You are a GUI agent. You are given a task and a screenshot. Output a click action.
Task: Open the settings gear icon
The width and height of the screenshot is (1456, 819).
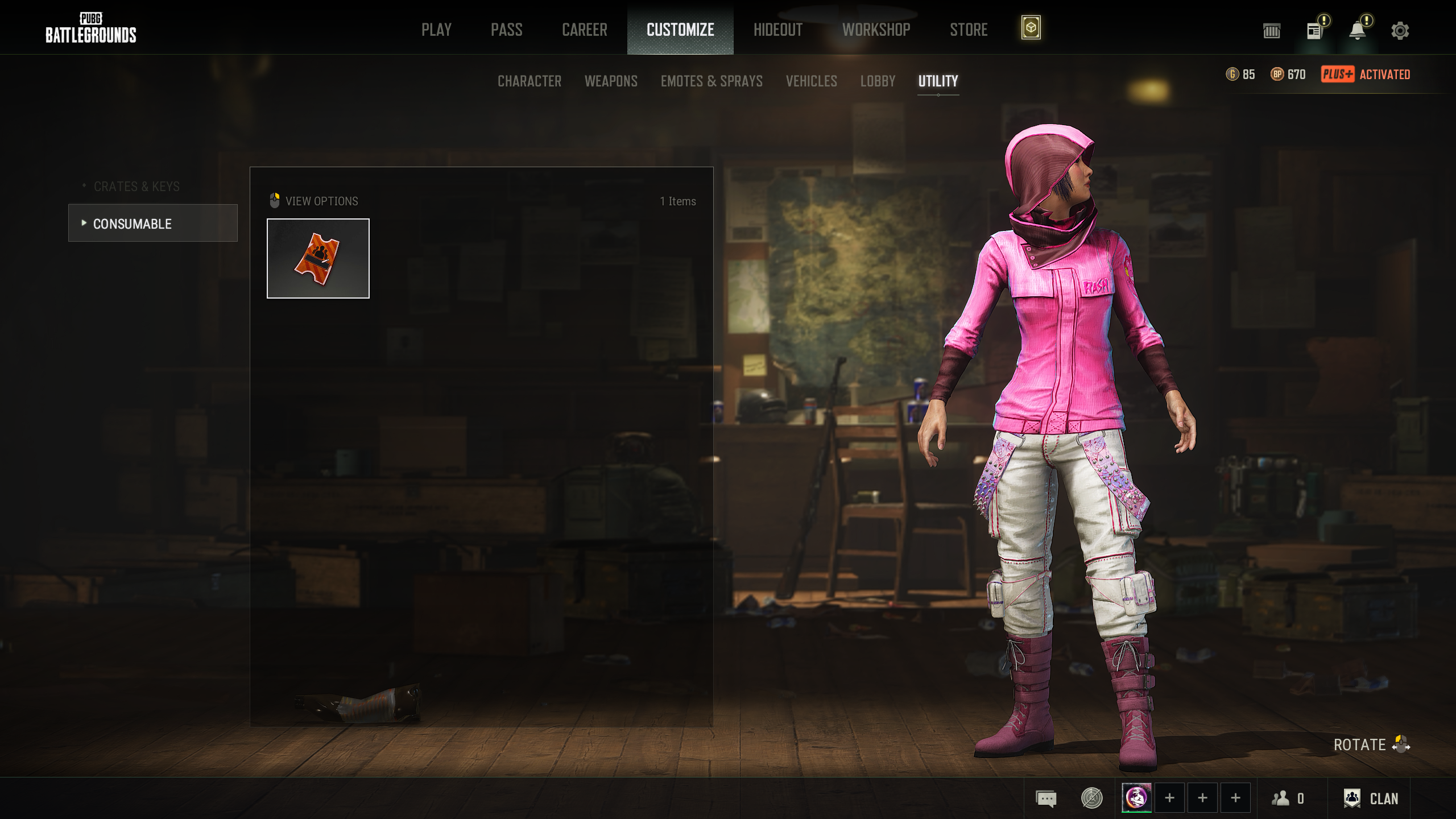pyautogui.click(x=1400, y=31)
